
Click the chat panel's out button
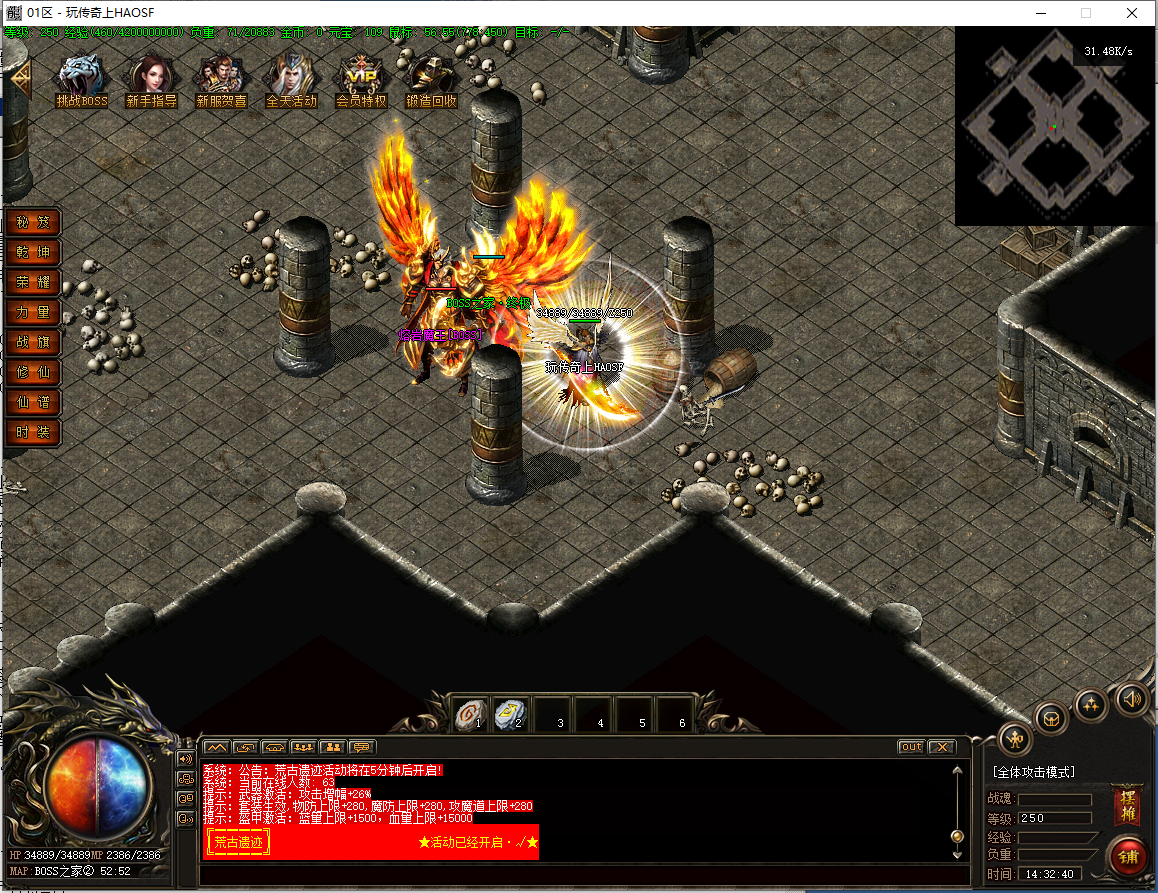911,747
